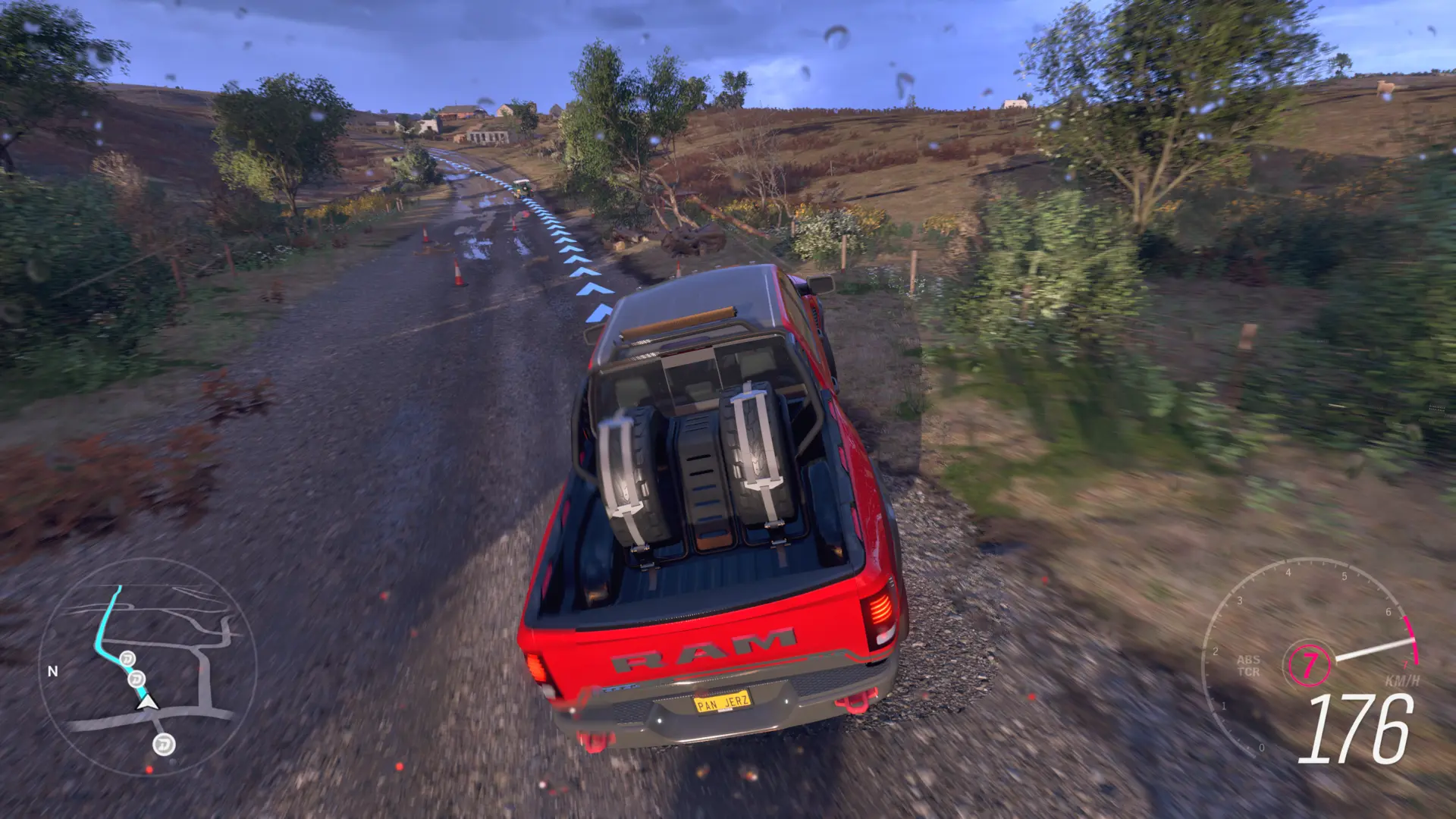The height and width of the screenshot is (819, 1456).
Task: Open the lower-right event marker on the minimap
Action: [164, 745]
